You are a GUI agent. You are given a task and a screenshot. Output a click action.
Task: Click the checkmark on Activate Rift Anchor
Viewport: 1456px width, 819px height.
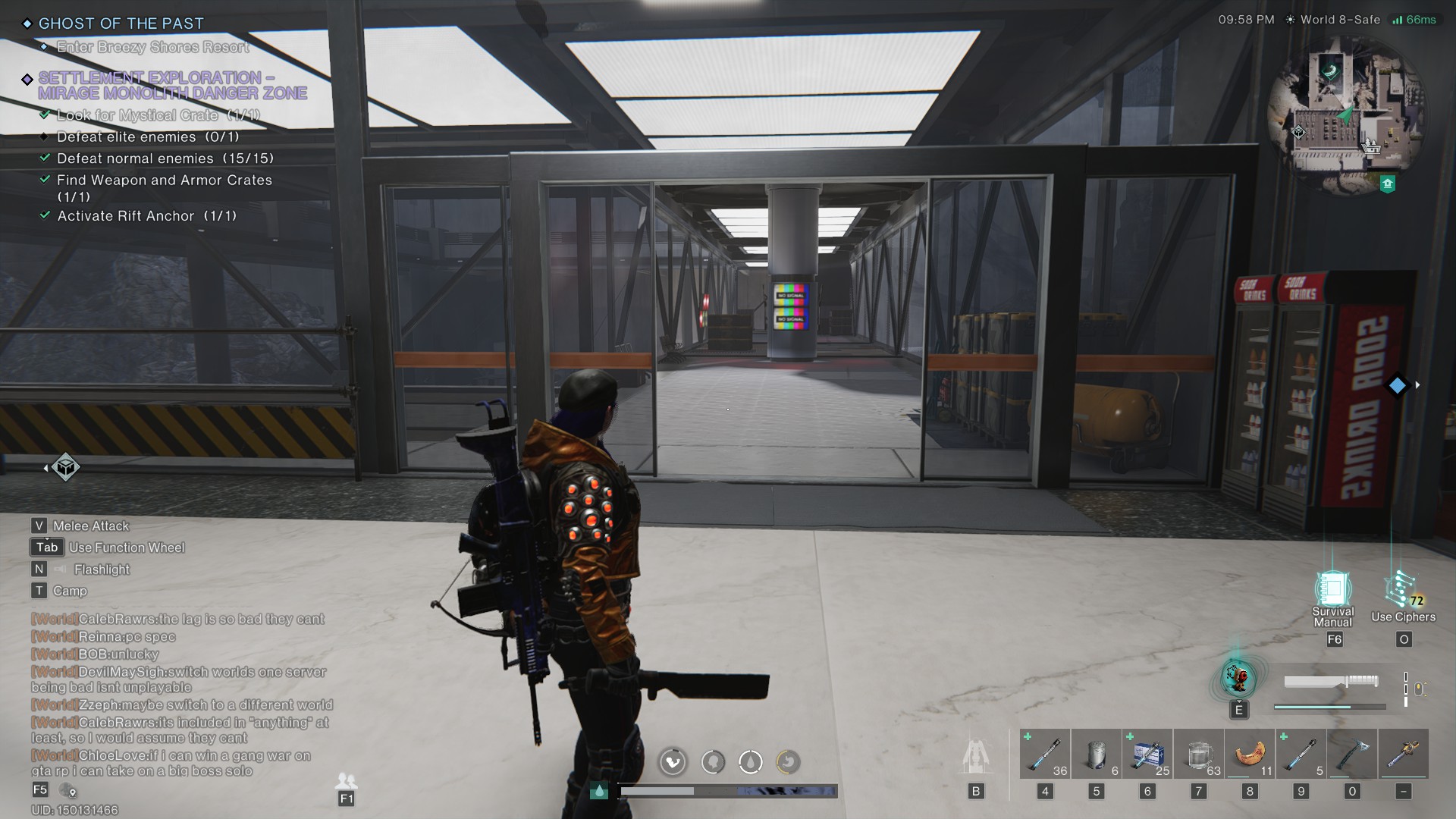click(x=43, y=215)
